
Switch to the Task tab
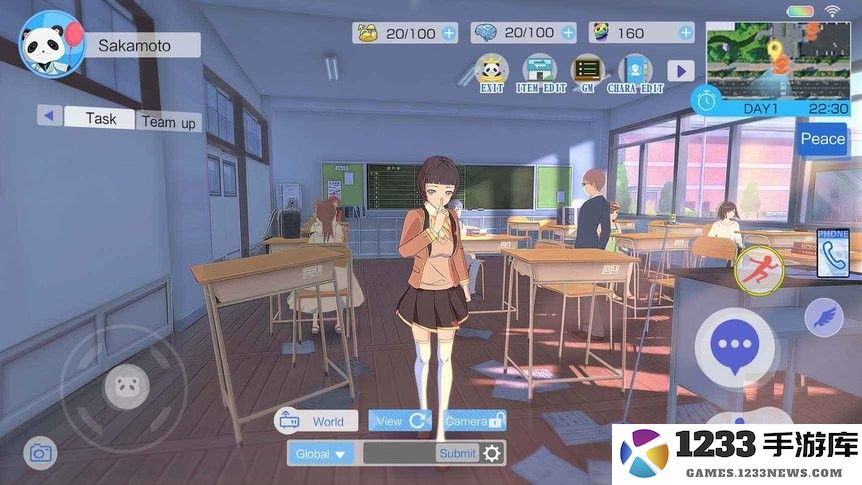(100, 118)
